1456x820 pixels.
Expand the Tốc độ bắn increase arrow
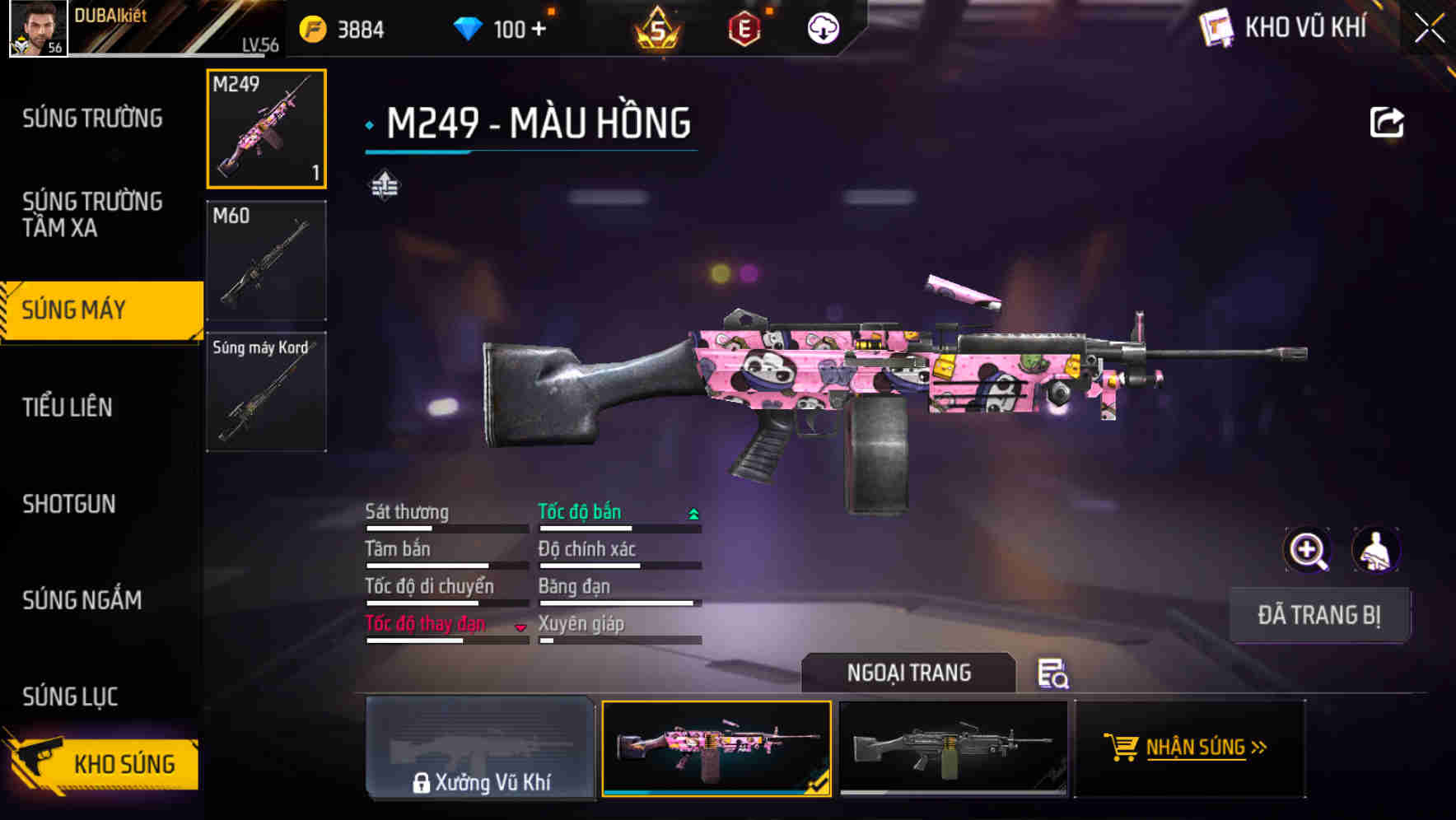click(x=691, y=513)
